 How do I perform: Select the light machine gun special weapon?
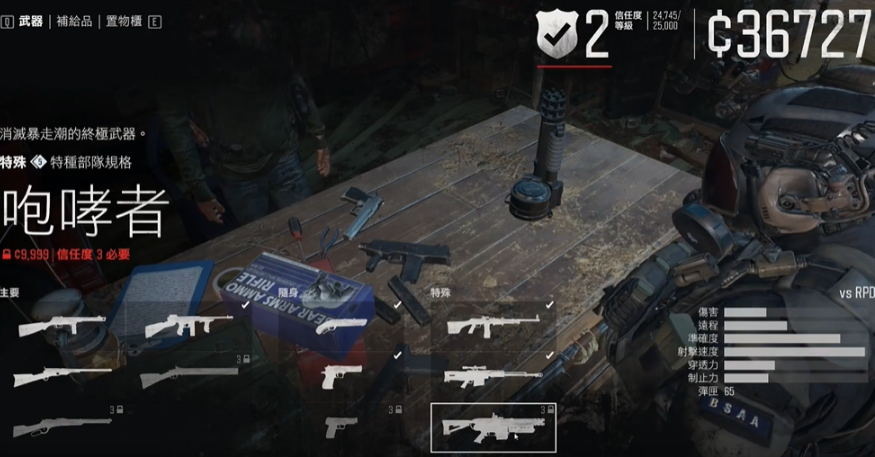[493, 324]
